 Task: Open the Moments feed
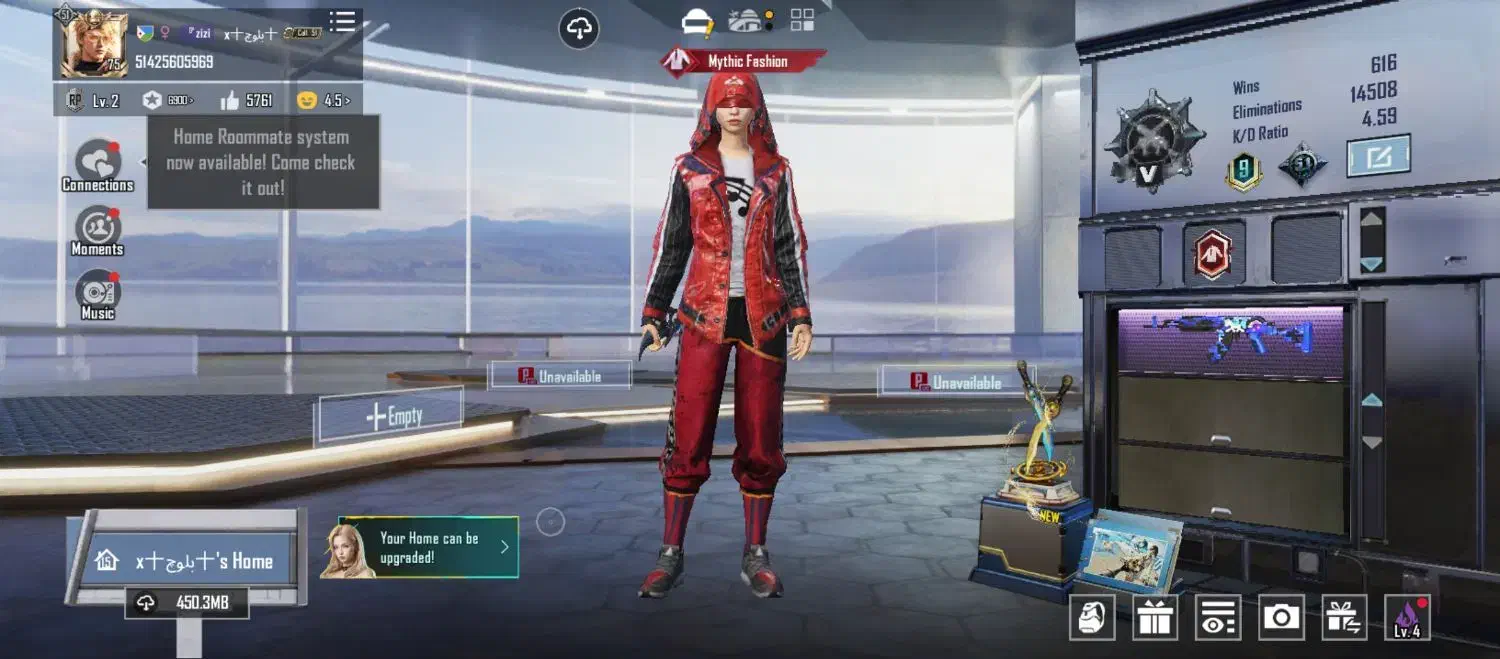click(98, 229)
